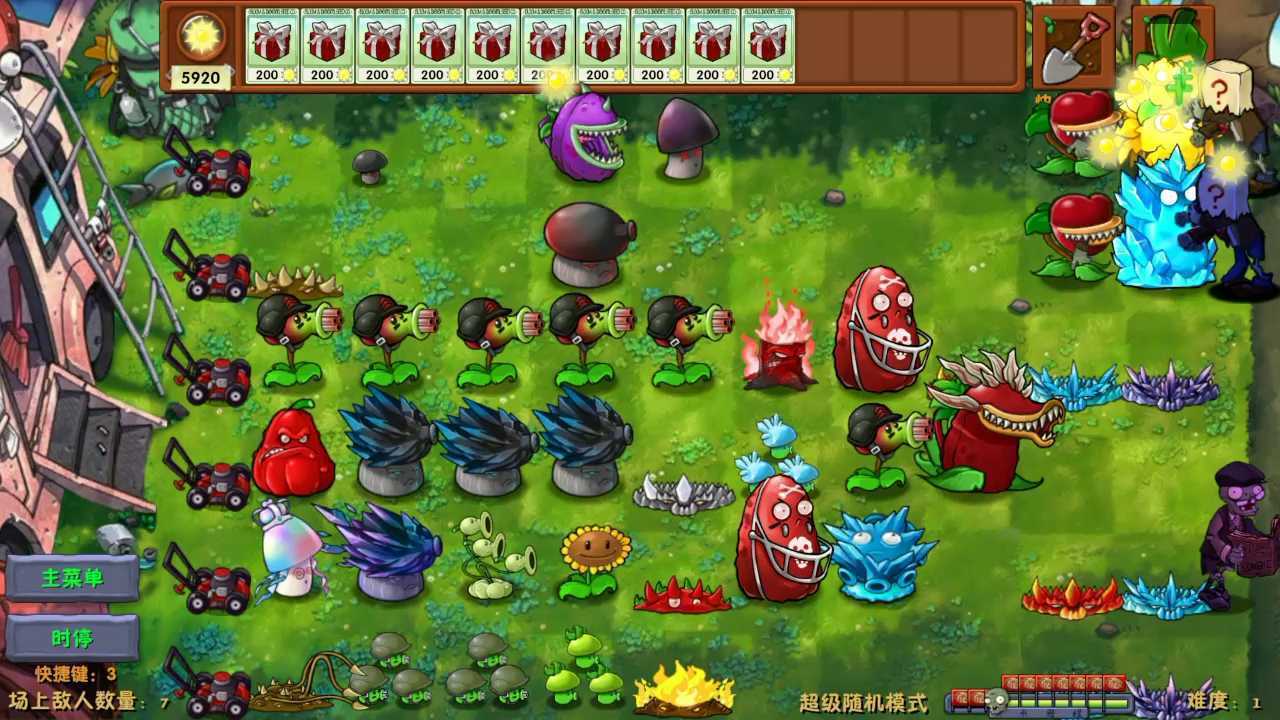Open the 主菜单 main menu

(x=72, y=578)
